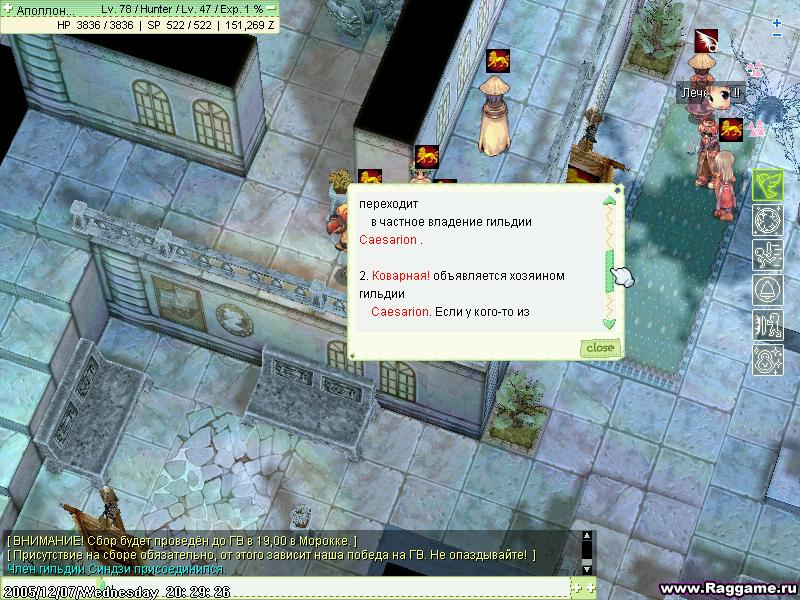Image resolution: width=800 pixels, height=600 pixels.
Task: Close the guild announcement dialog
Action: 600,347
